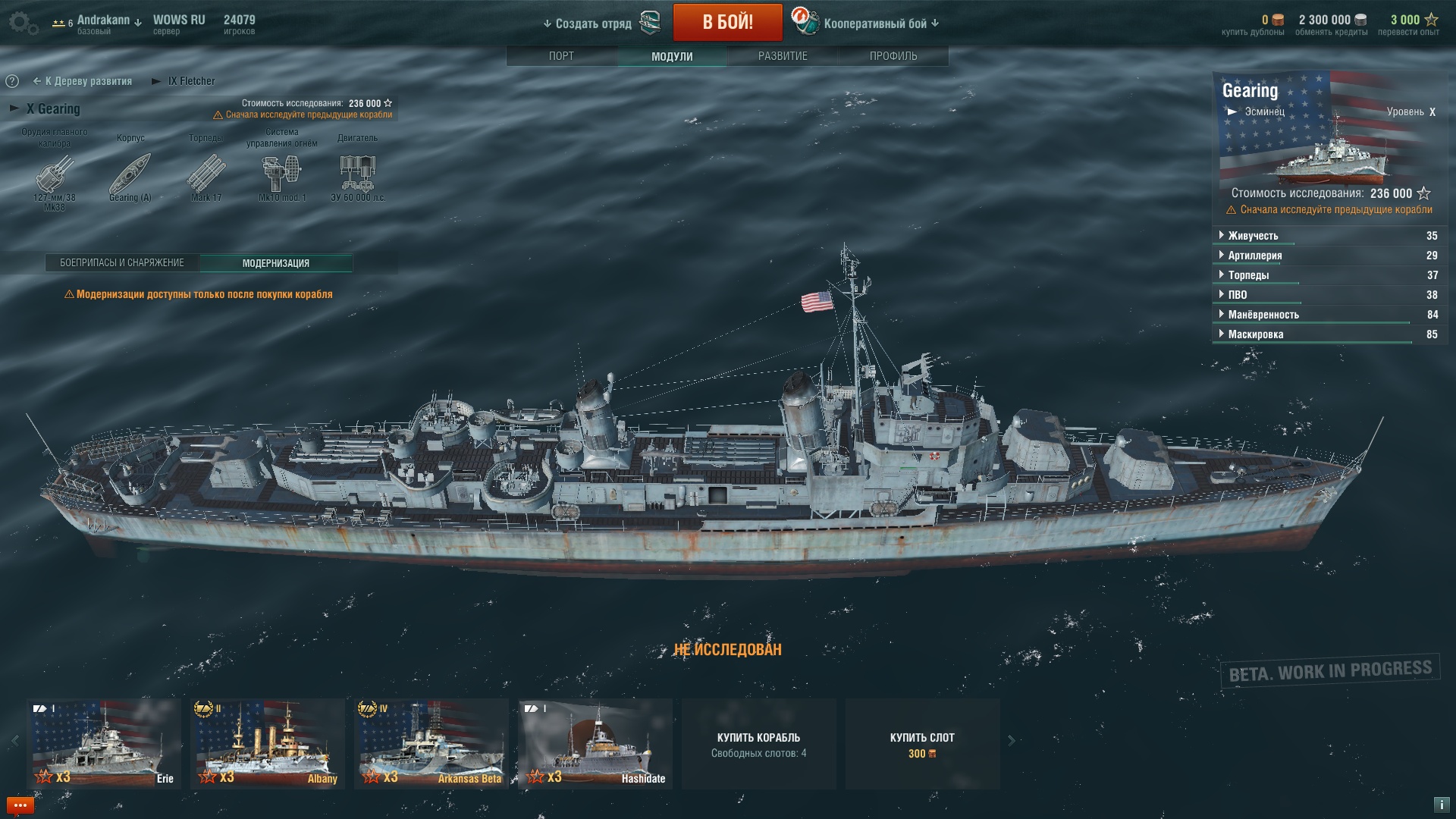Go to the ПРОФИЛЬ tab
Screen dimensions: 1456x819
point(893,56)
